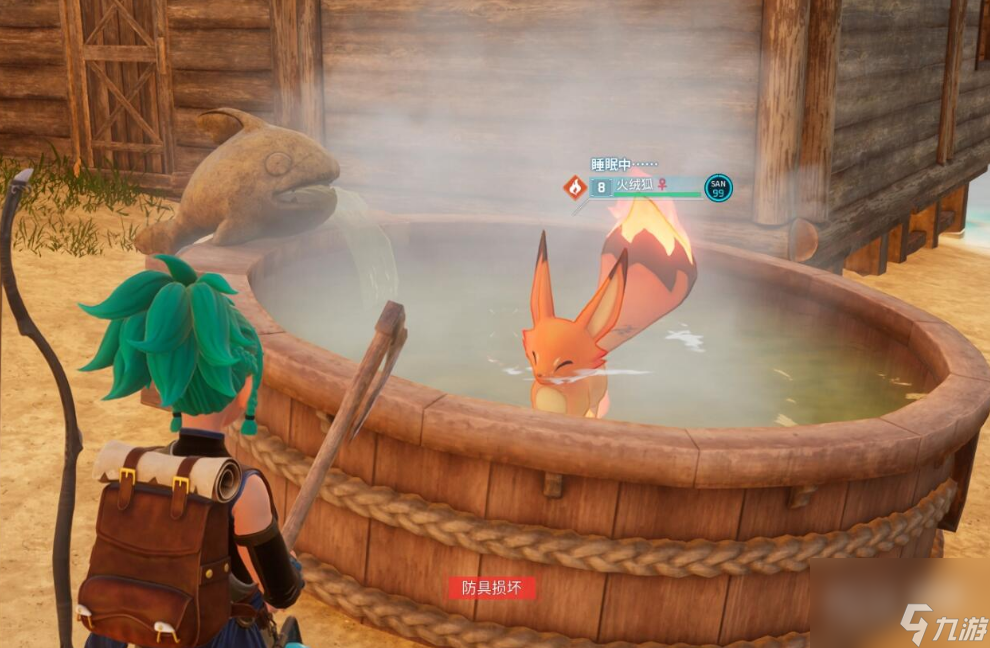Click the fire element icon on the nameplate
990x648 pixels.
574,187
